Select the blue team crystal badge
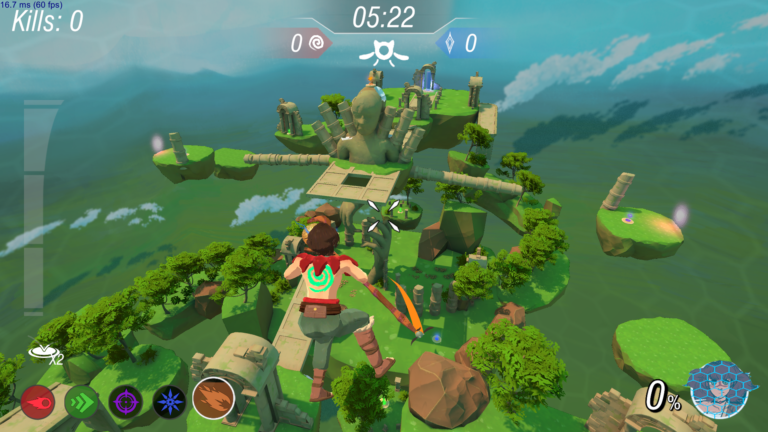 tap(449, 43)
